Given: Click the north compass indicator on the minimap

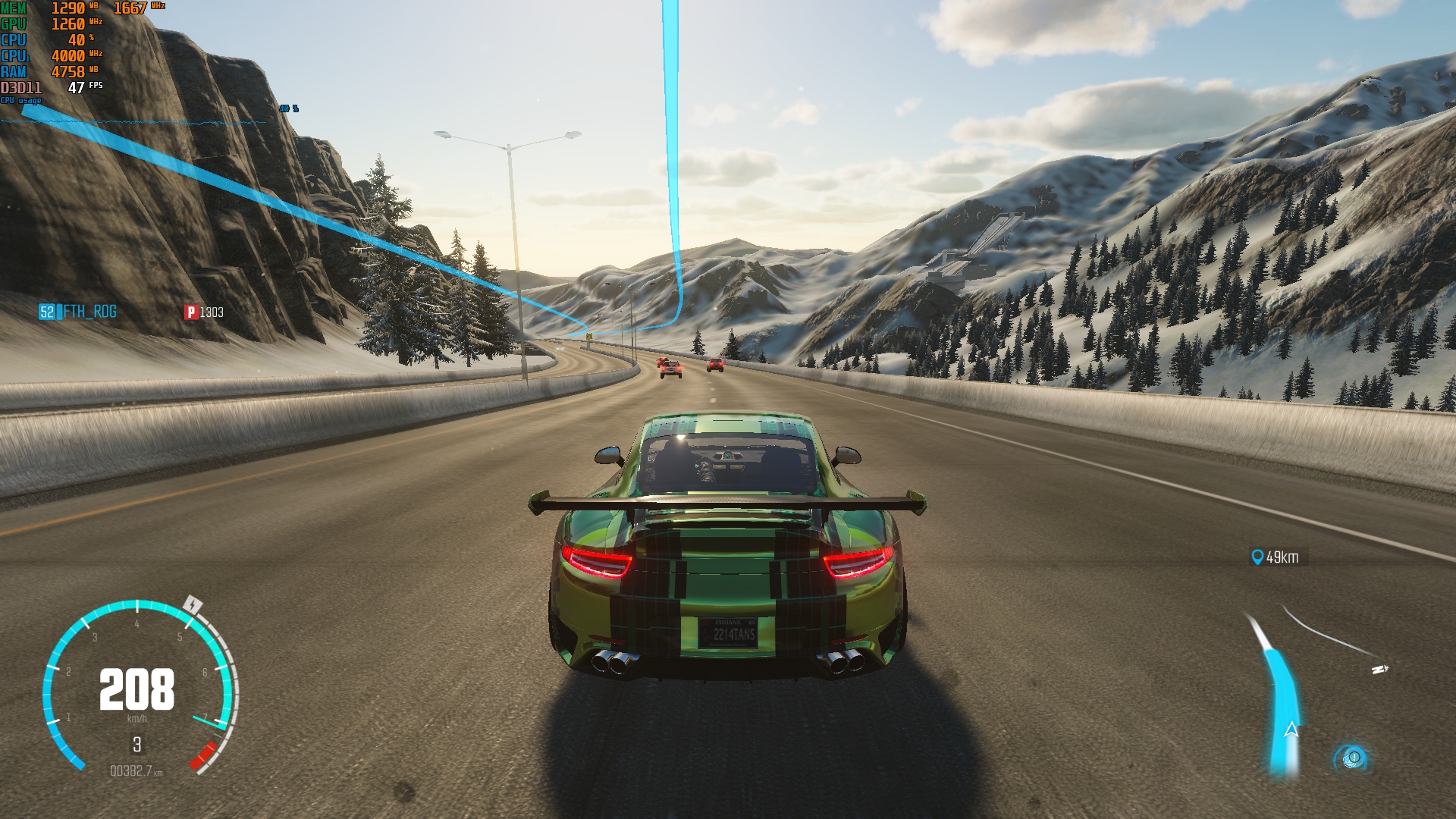Looking at the screenshot, I should (x=1379, y=670).
